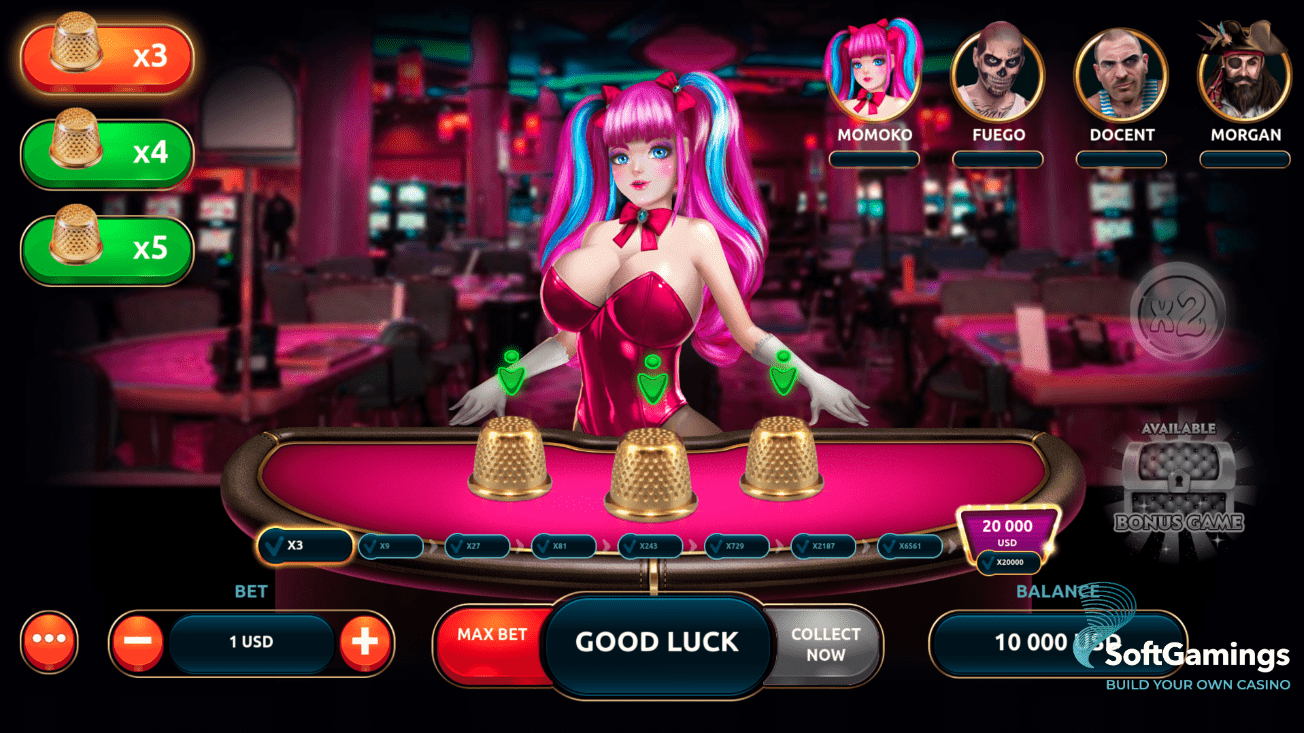
Task: Increase the bet with the plus button
Action: click(x=365, y=642)
